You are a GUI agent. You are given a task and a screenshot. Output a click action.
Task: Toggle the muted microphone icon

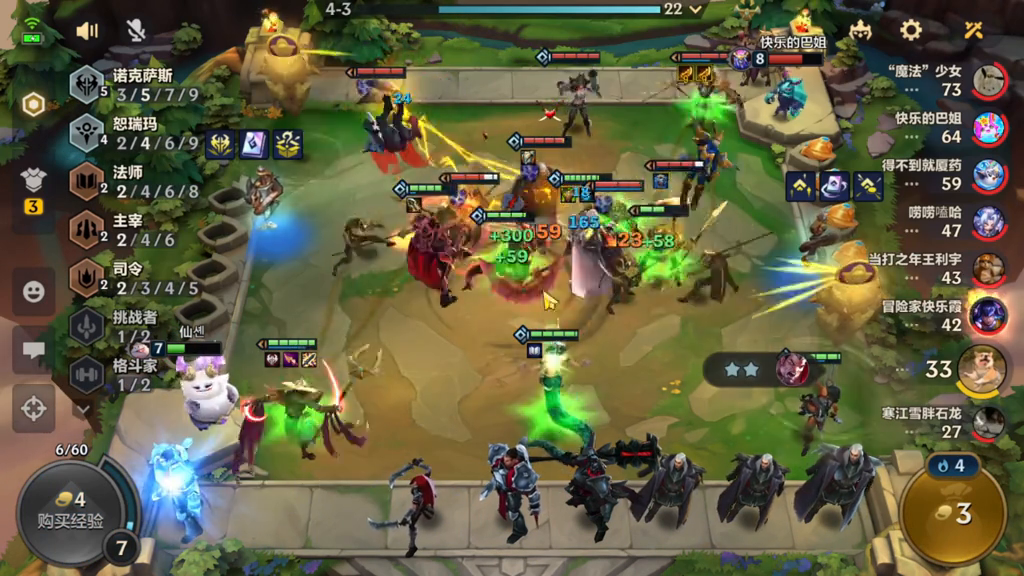[x=136, y=30]
